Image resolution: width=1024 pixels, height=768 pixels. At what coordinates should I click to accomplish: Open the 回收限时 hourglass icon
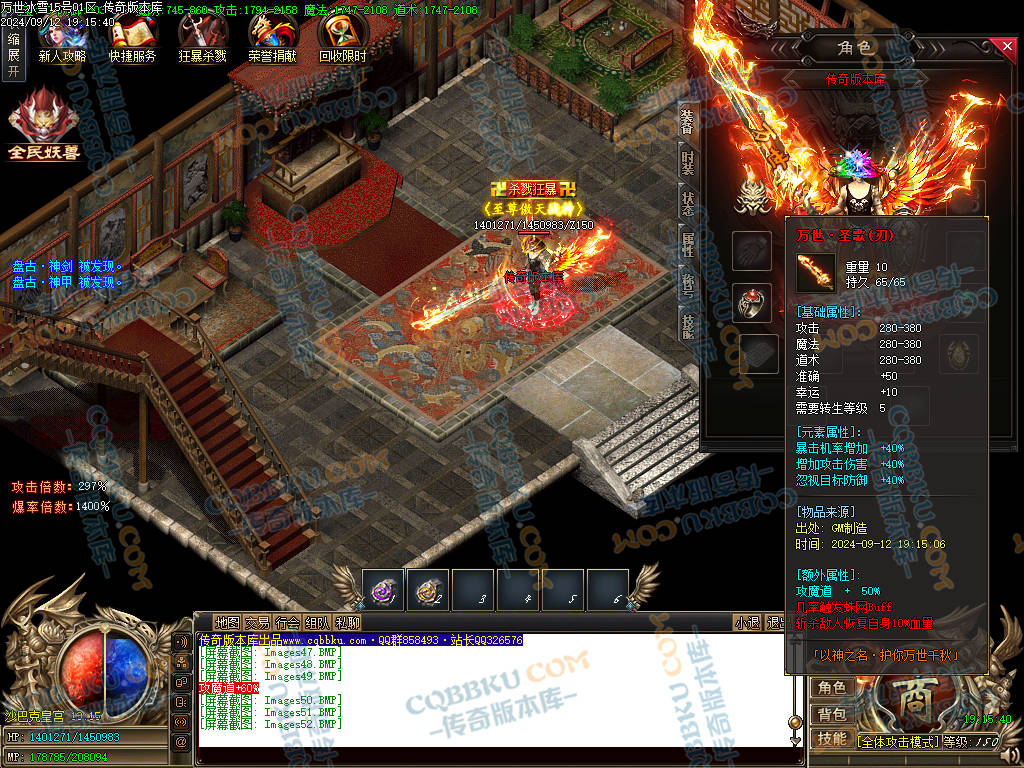click(x=342, y=38)
